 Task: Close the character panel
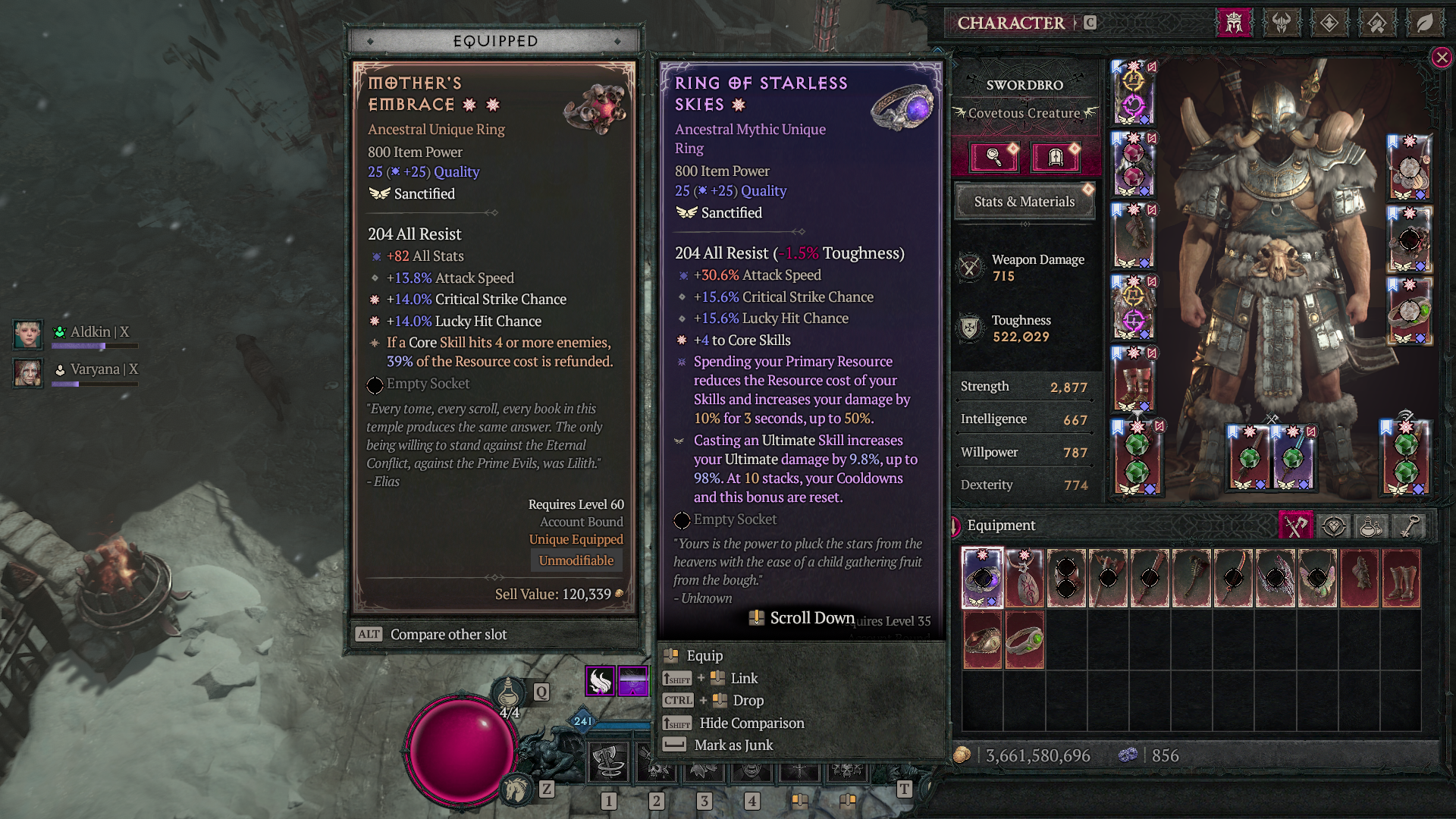tap(1442, 58)
